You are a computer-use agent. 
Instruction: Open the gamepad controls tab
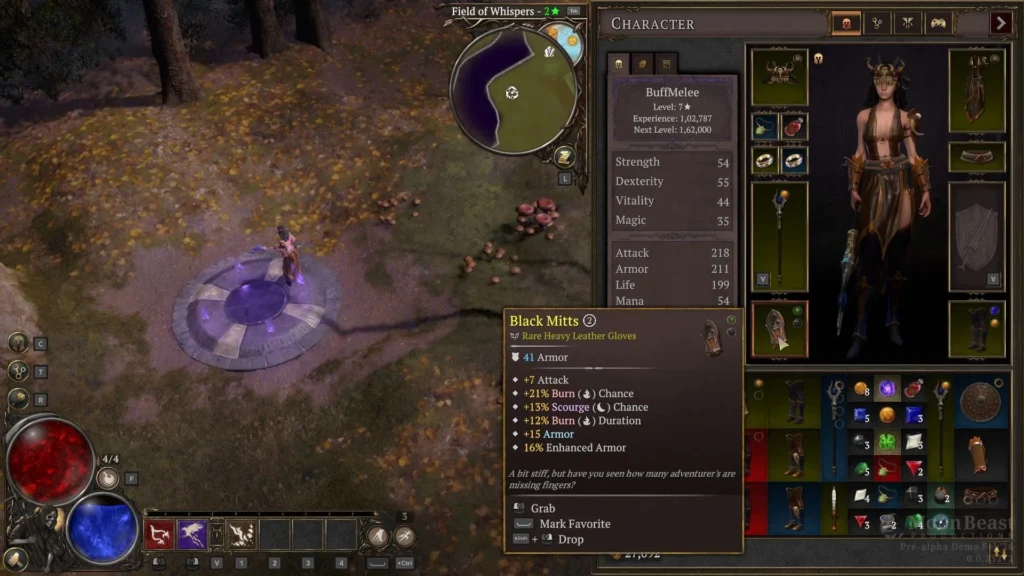pos(938,22)
